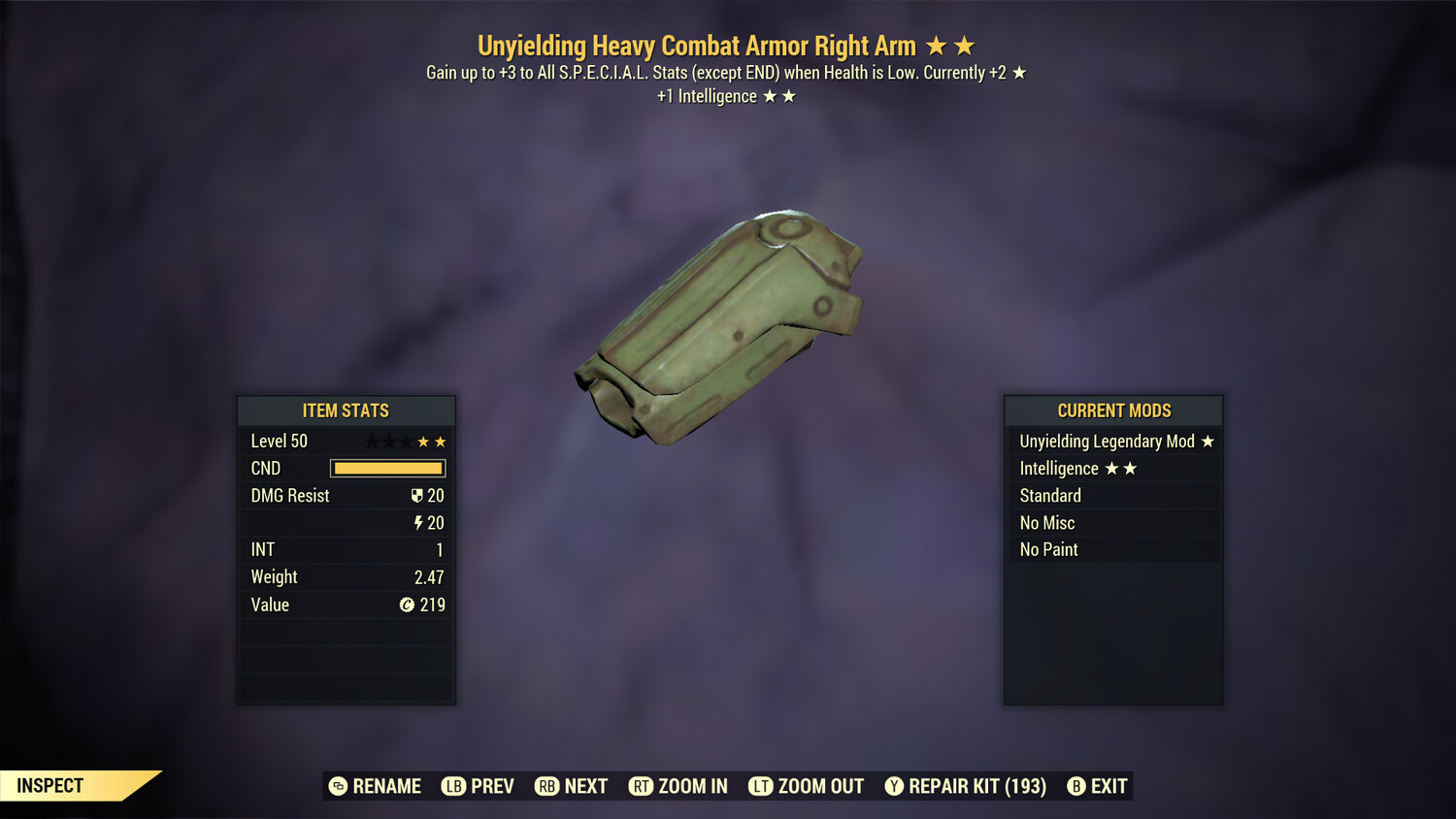This screenshot has height=819, width=1456.
Task: Select the RB button icon beside NEXT
Action: point(545,786)
